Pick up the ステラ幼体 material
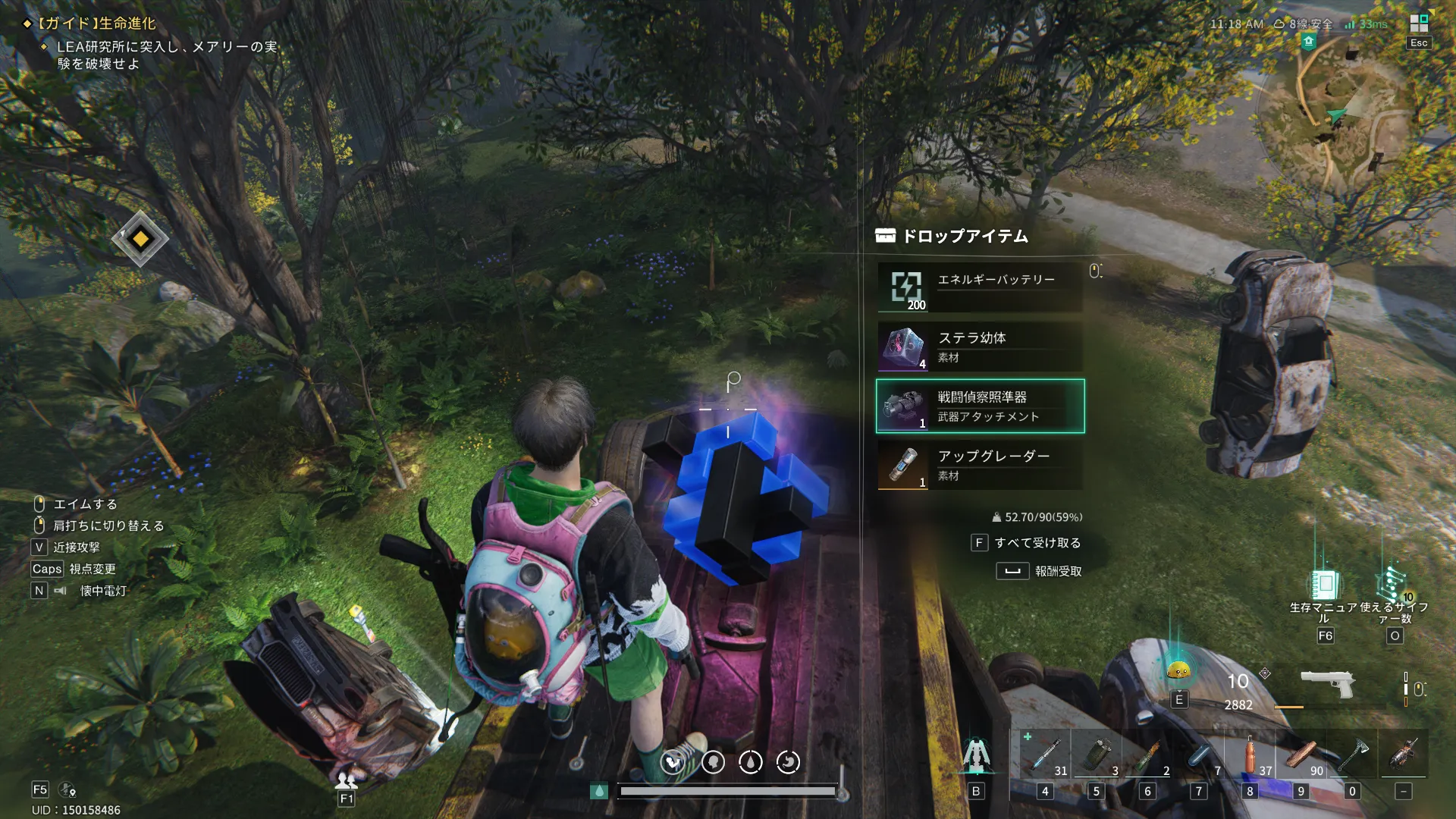1456x819 pixels. click(x=980, y=347)
